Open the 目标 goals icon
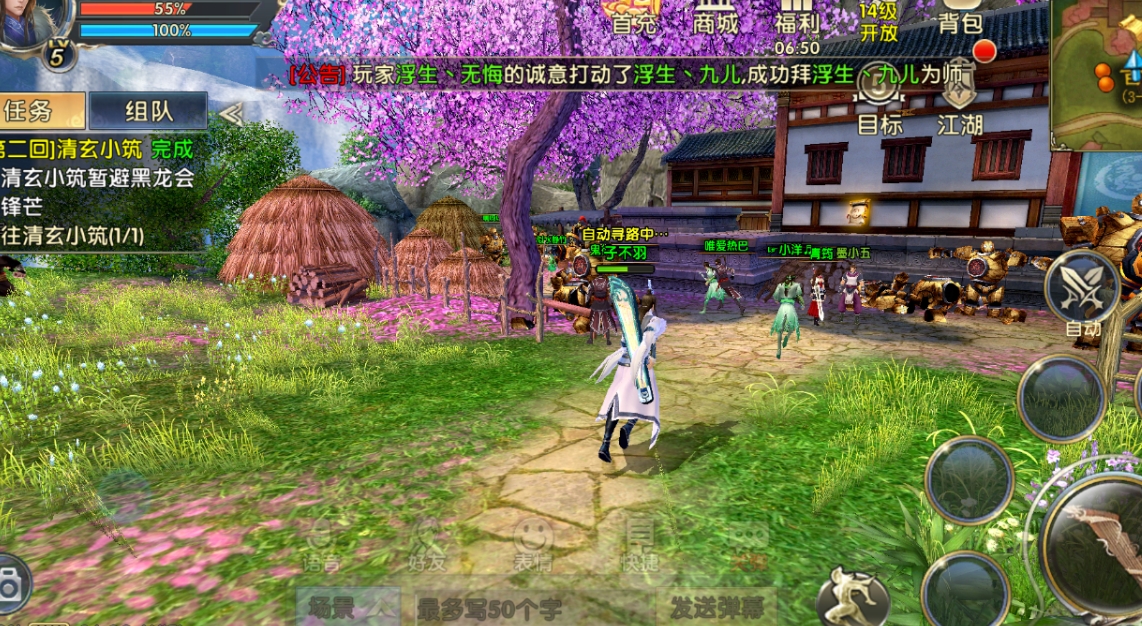Image resolution: width=1142 pixels, height=626 pixels. click(x=880, y=103)
